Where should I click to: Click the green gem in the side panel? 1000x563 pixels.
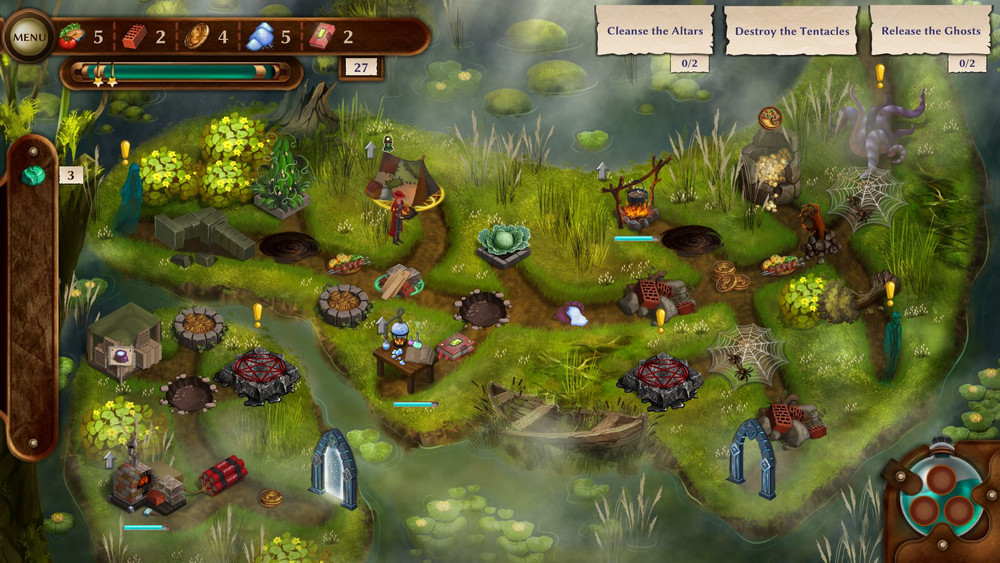point(33,176)
